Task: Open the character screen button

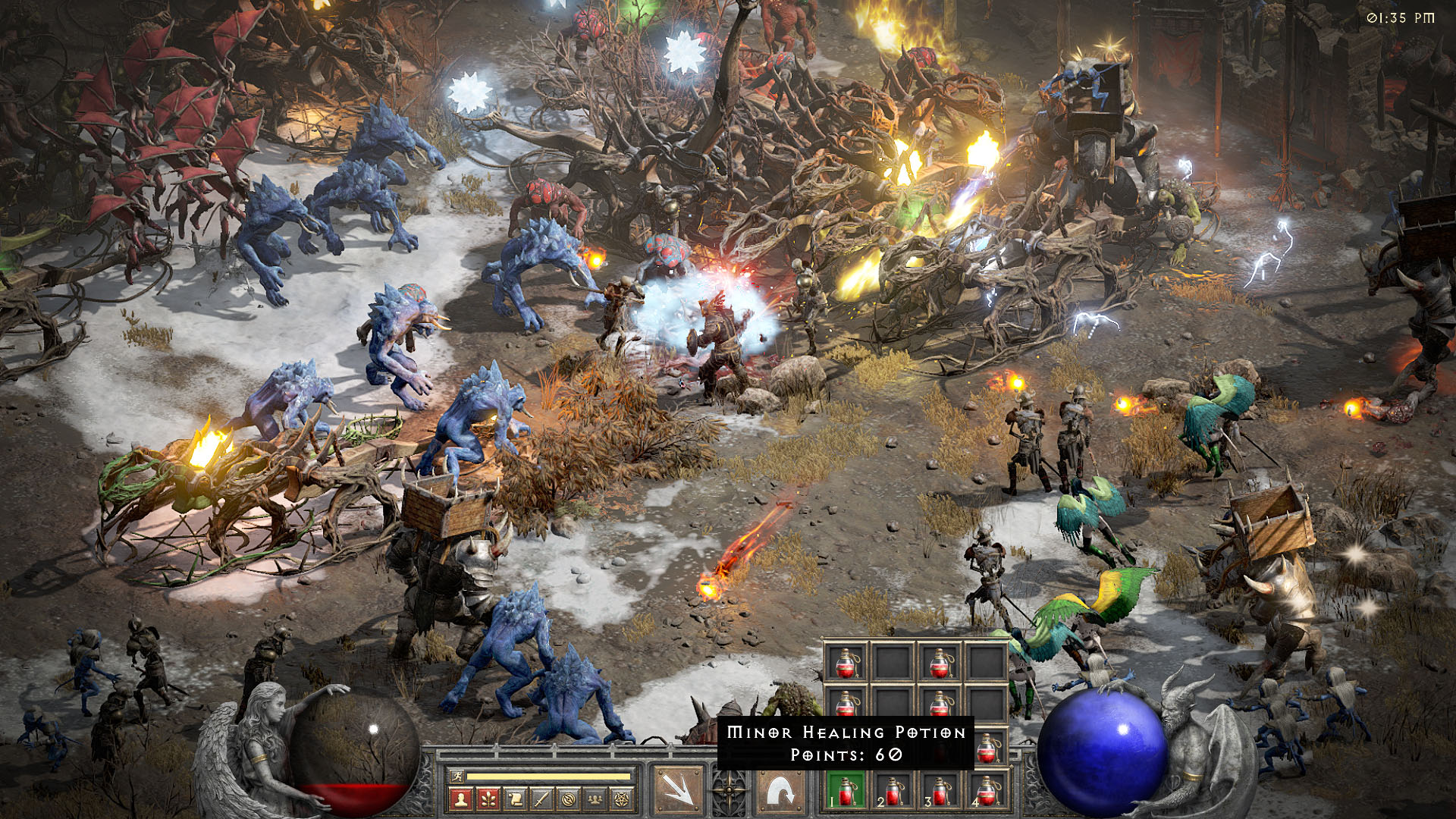Action: coord(460,799)
